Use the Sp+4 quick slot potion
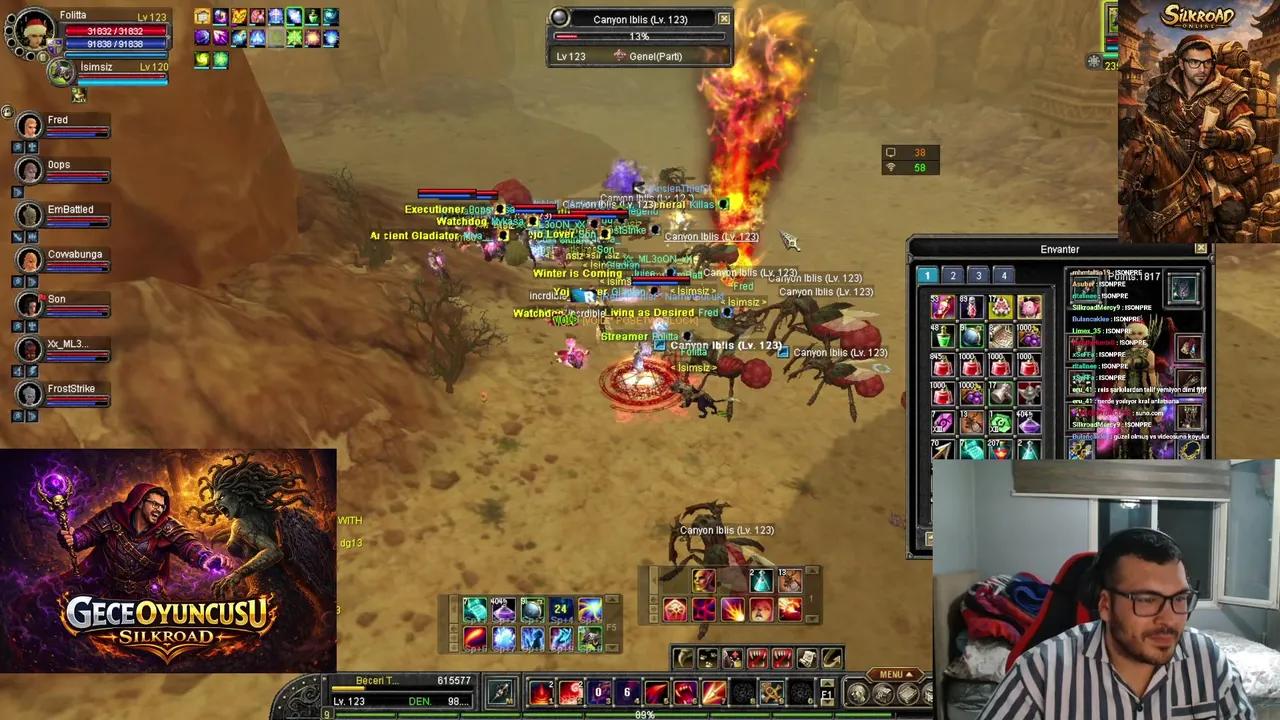1280x720 pixels. (559, 609)
